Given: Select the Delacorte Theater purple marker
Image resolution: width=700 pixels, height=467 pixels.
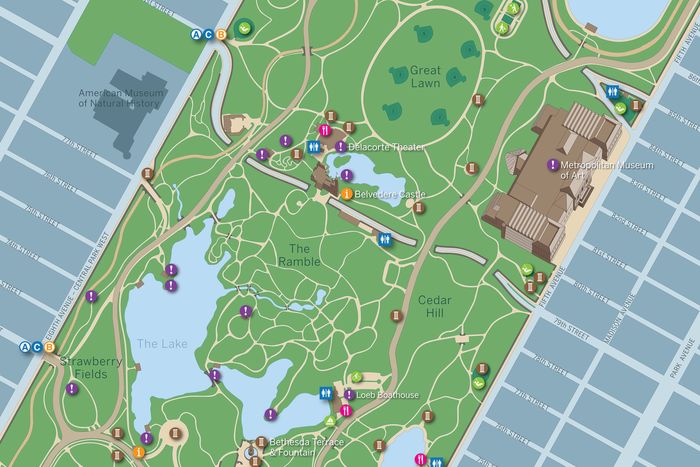Looking at the screenshot, I should tap(341, 146).
